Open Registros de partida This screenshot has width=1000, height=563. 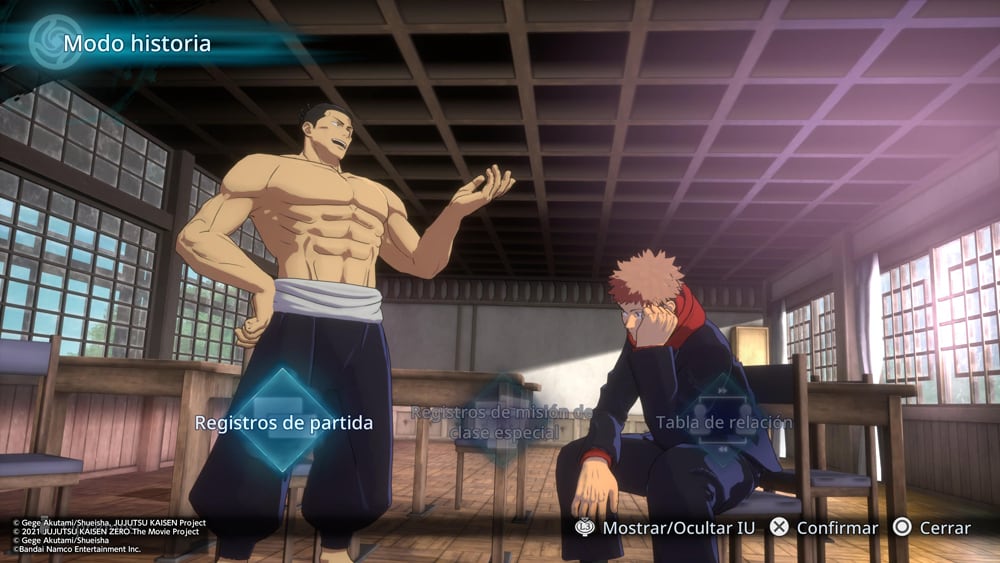(x=283, y=422)
